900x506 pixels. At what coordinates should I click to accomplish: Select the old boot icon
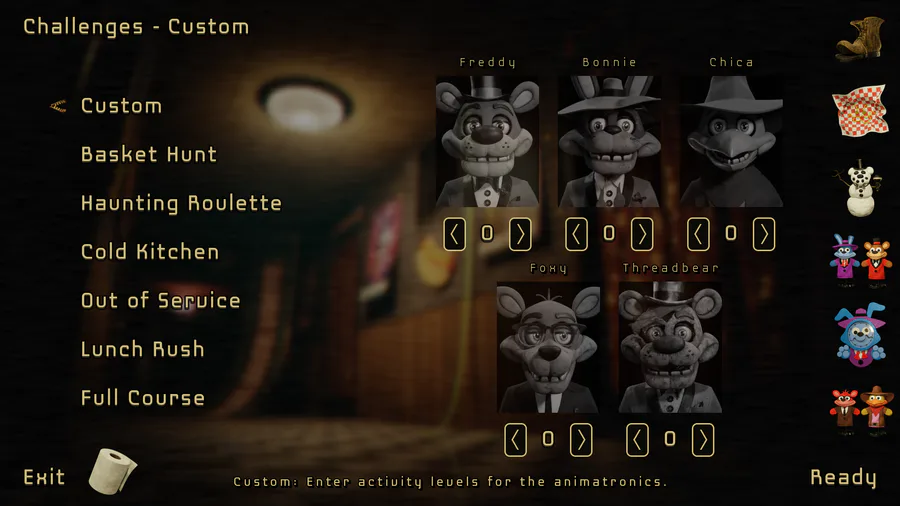click(x=860, y=38)
